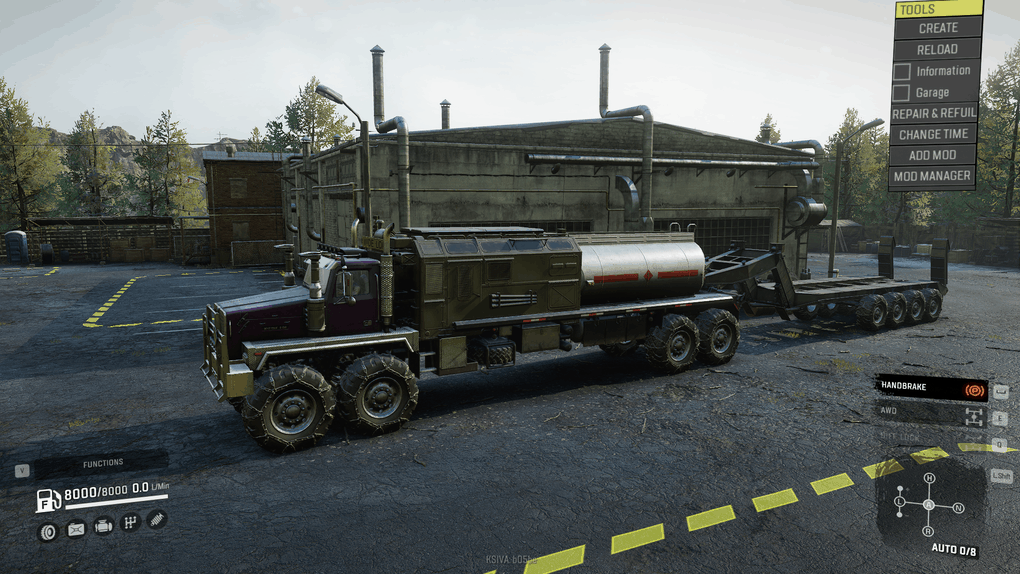Toggle the HANDBRAKE control

coord(931,387)
